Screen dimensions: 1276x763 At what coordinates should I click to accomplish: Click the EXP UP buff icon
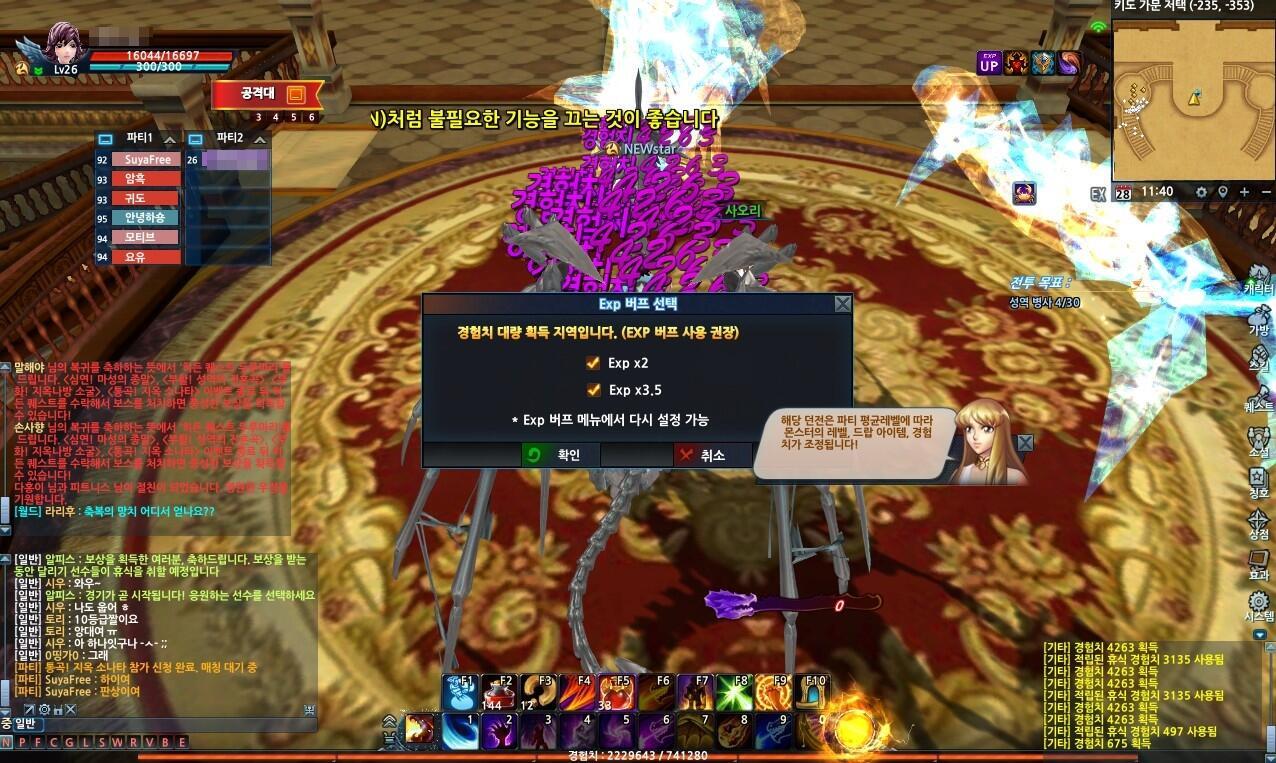pyautogui.click(x=988, y=63)
